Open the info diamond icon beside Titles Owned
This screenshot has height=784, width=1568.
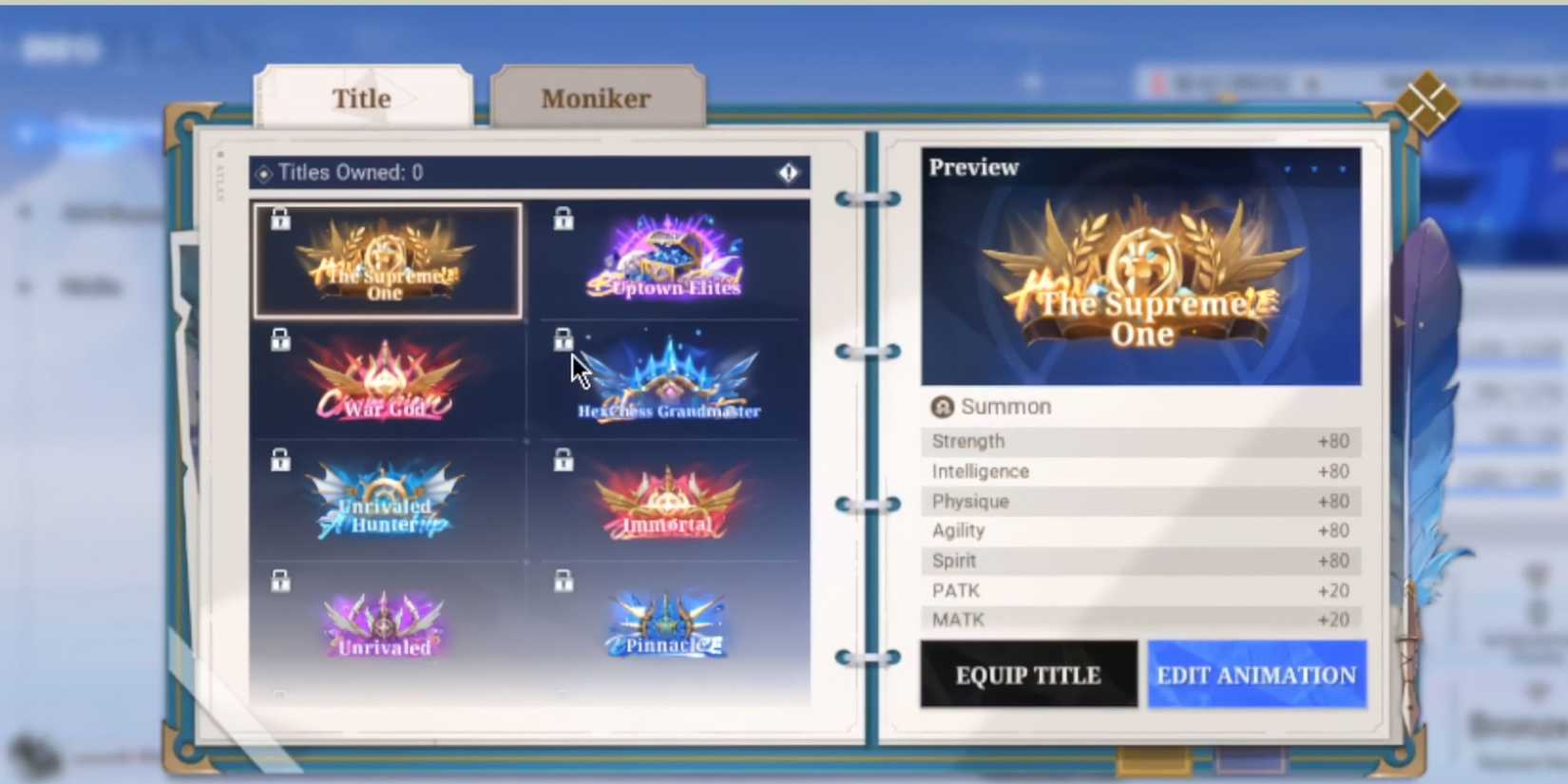tap(790, 172)
